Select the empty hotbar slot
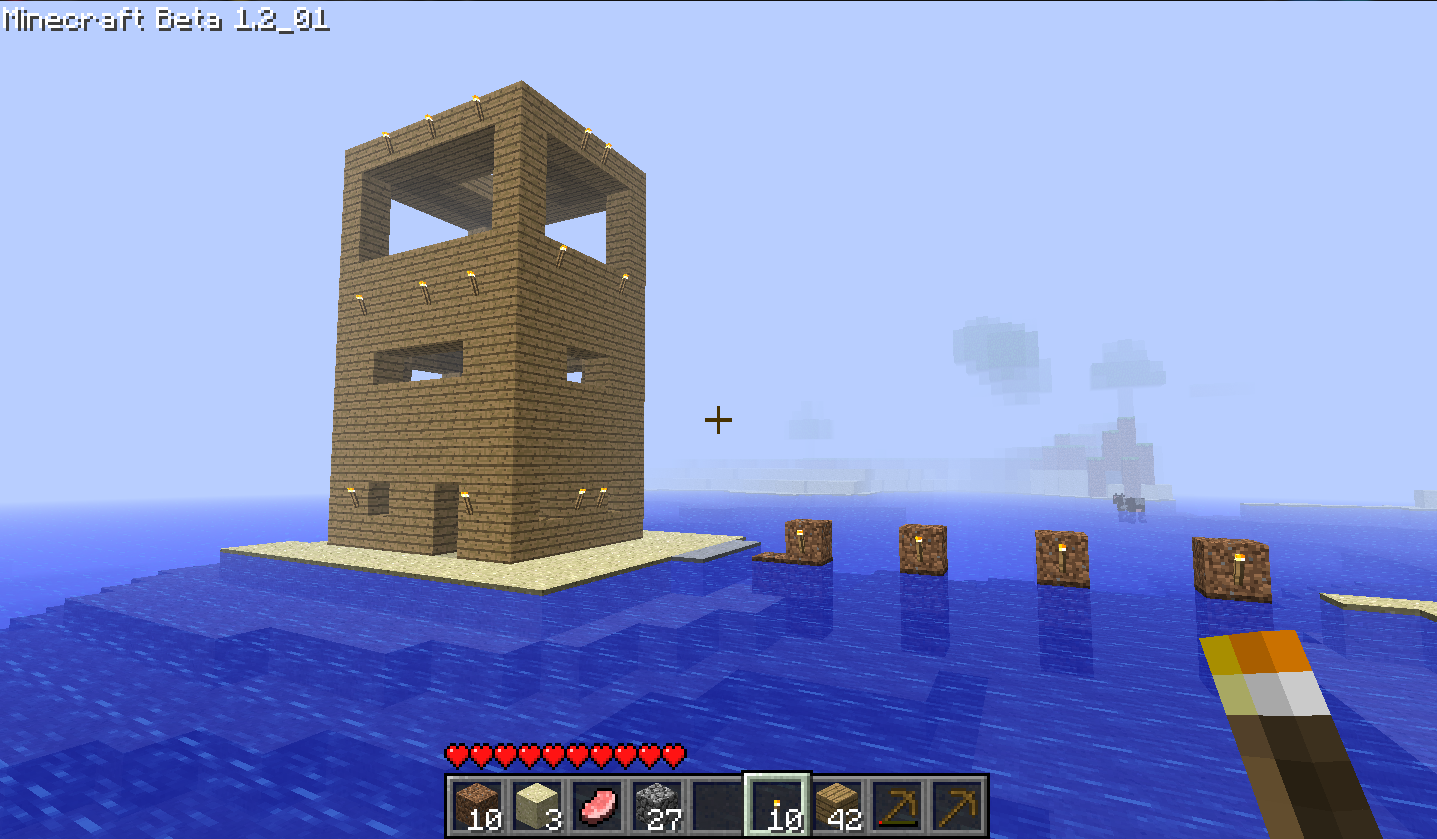 tap(717, 805)
